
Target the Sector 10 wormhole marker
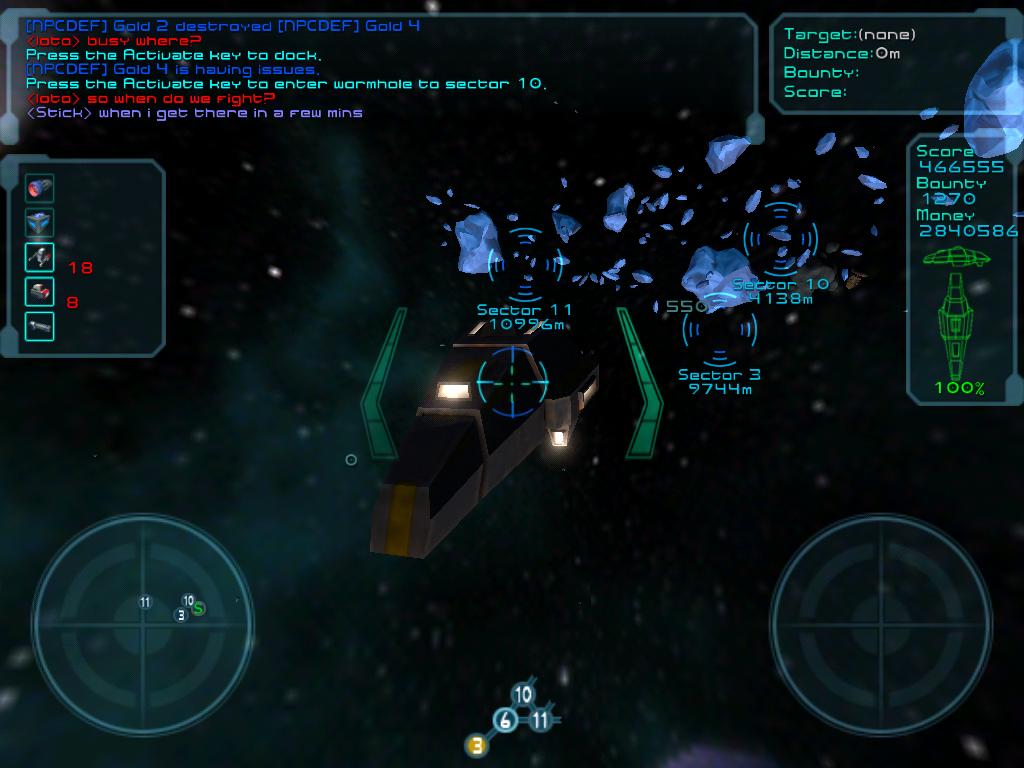pos(780,240)
